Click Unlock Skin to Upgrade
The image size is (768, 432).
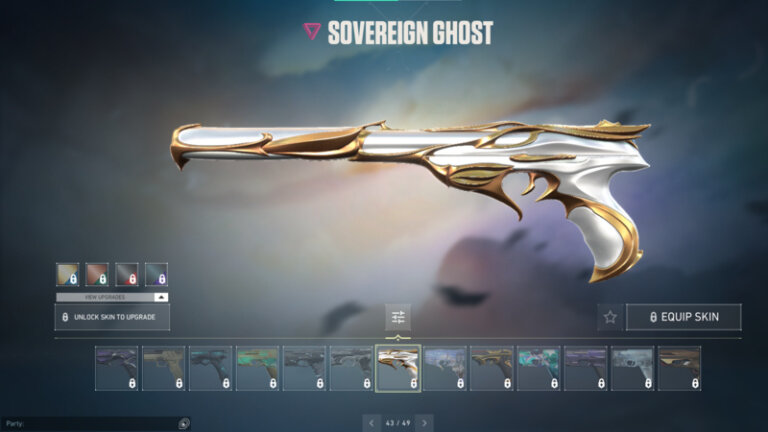click(112, 318)
